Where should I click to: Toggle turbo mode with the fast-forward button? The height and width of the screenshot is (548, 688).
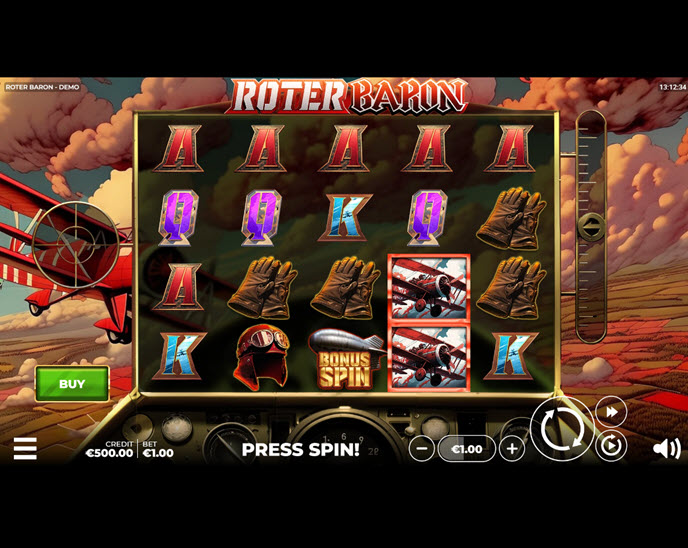(610, 411)
